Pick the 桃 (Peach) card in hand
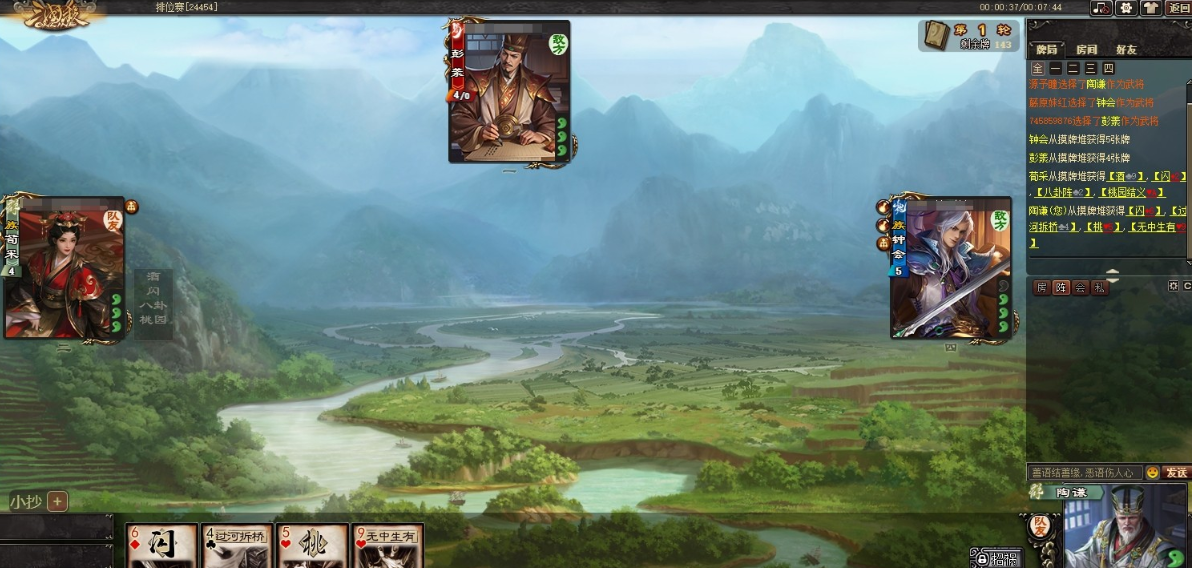This screenshot has width=1192, height=568. [313, 546]
